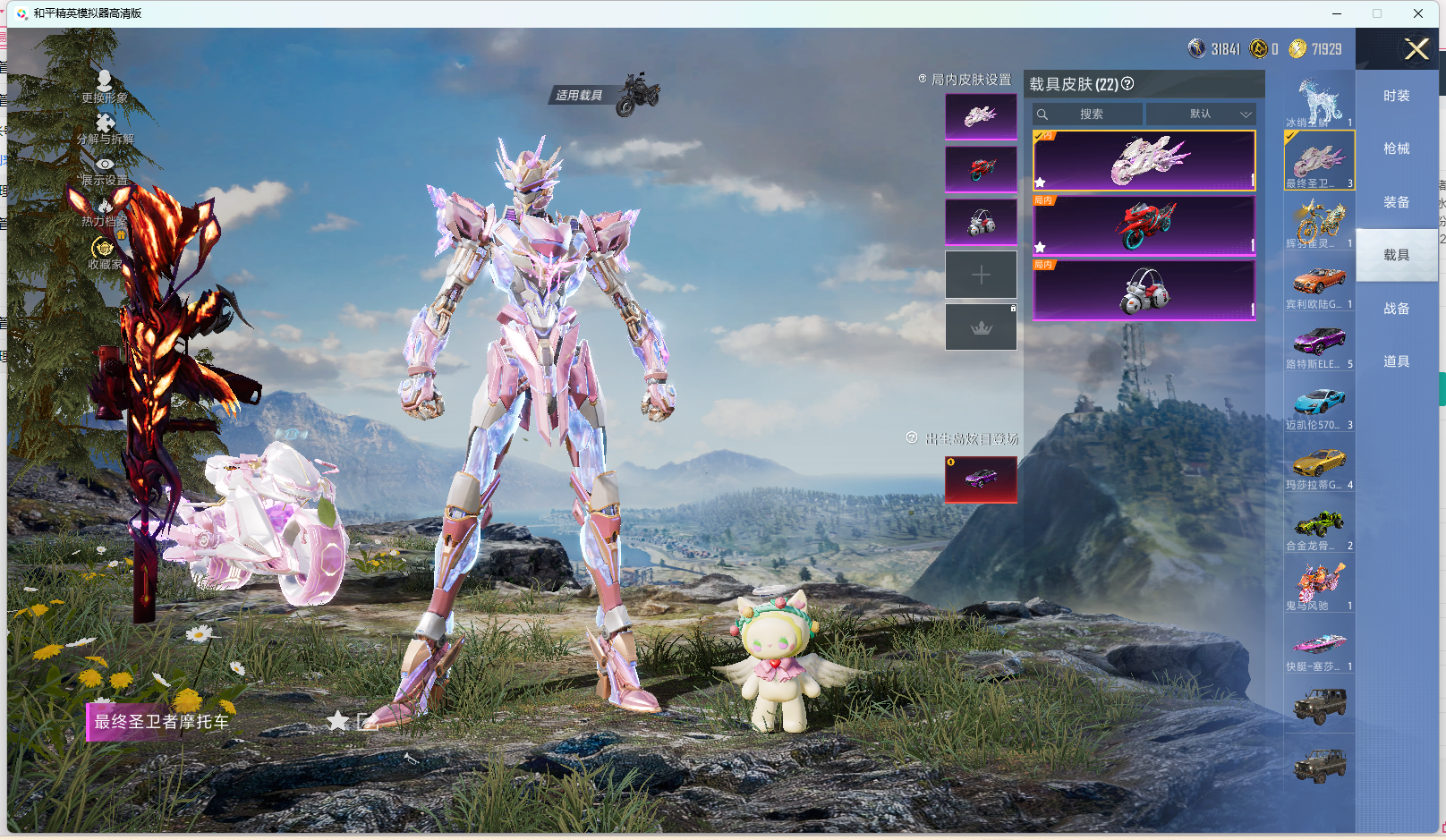Open the 枪械 firearms tab
Screen dimensions: 1446x840
tap(1396, 148)
